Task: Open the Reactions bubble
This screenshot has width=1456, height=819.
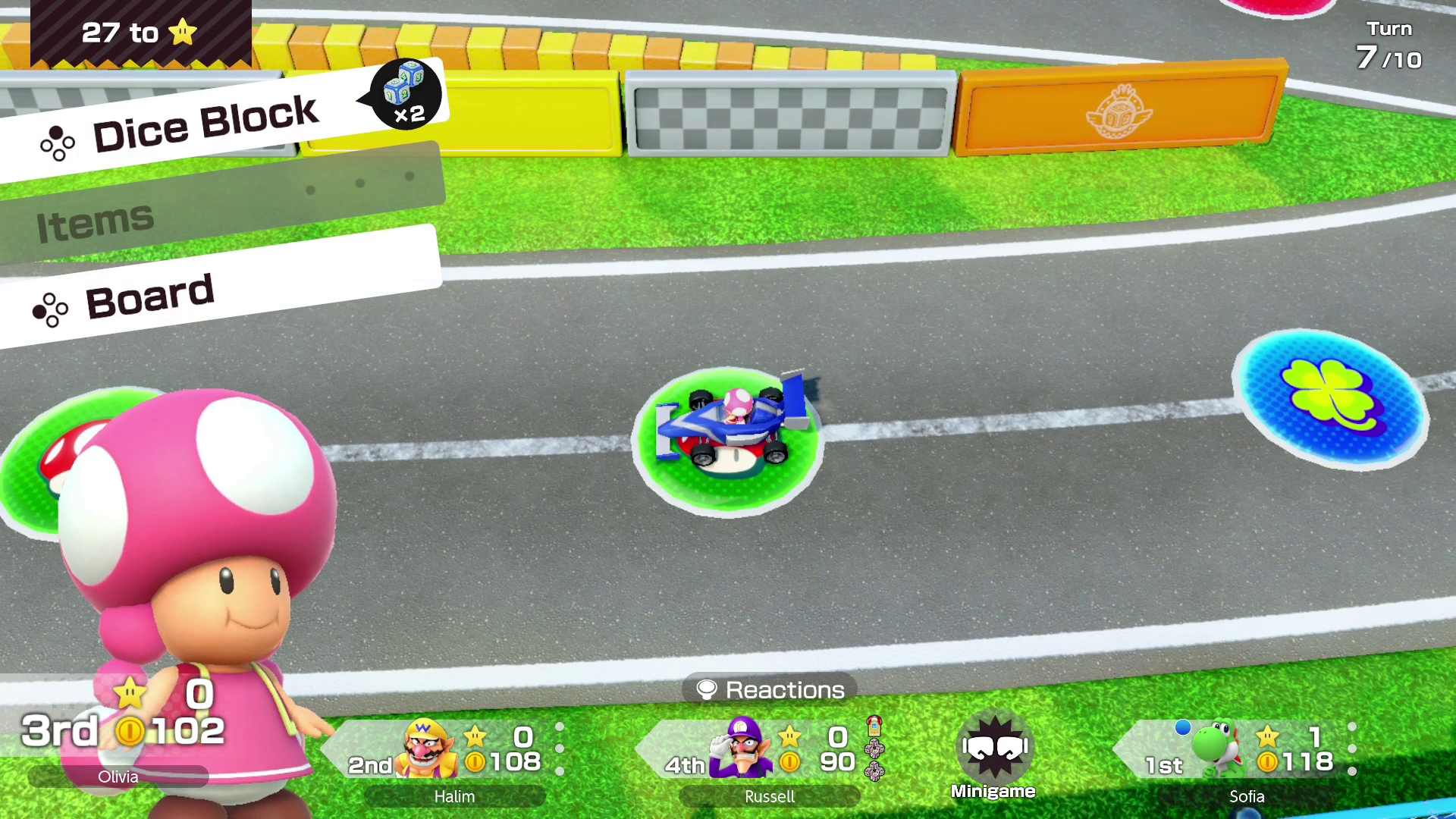Action: click(770, 689)
